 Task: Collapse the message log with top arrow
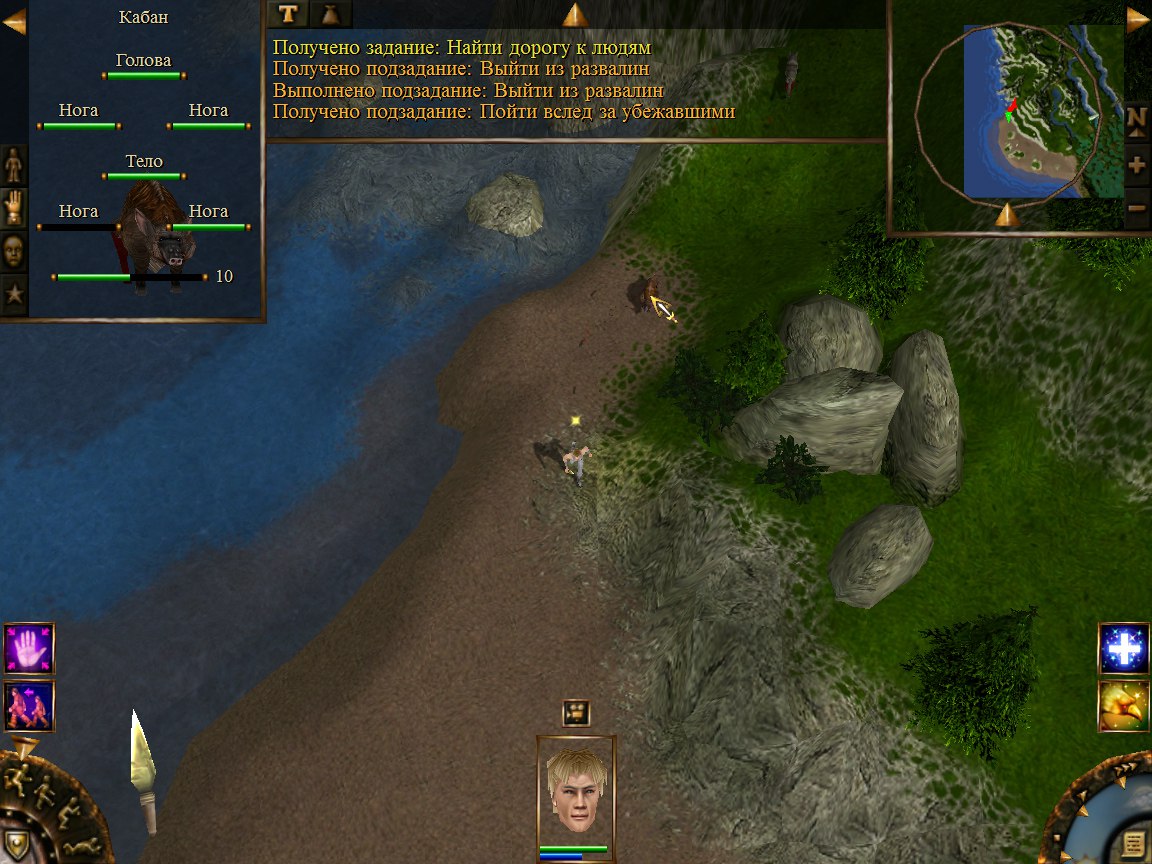pyautogui.click(x=575, y=15)
